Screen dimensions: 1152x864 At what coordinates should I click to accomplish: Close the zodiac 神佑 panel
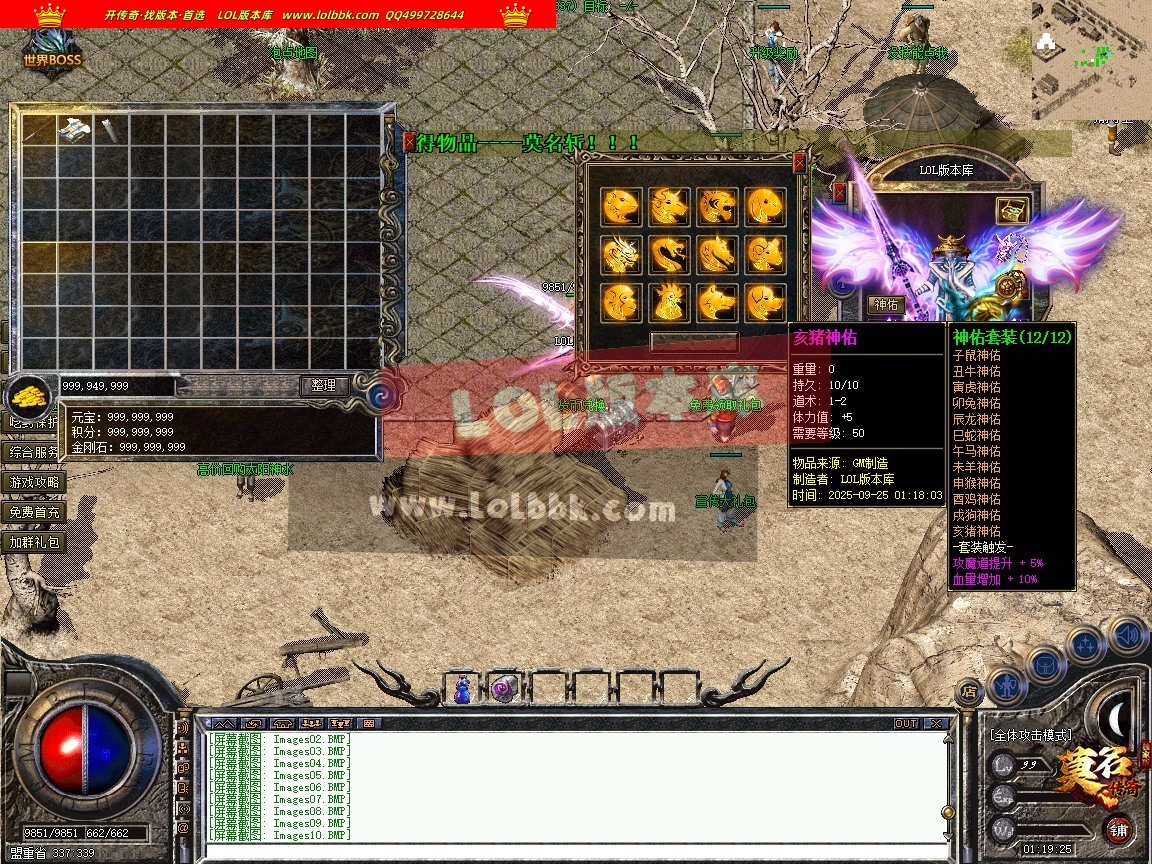[799, 162]
